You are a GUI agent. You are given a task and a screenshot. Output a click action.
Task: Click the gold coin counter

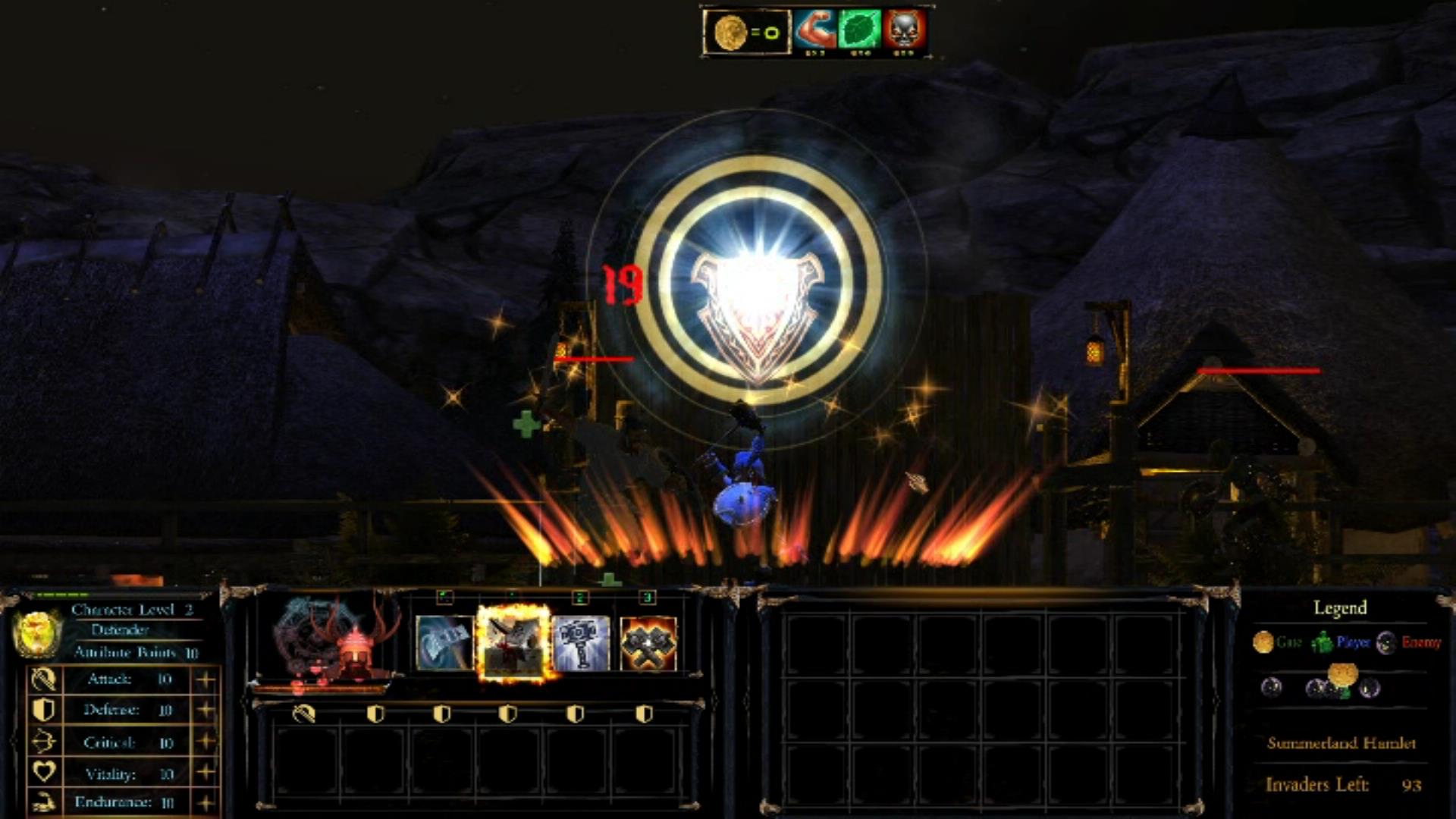[x=747, y=32]
